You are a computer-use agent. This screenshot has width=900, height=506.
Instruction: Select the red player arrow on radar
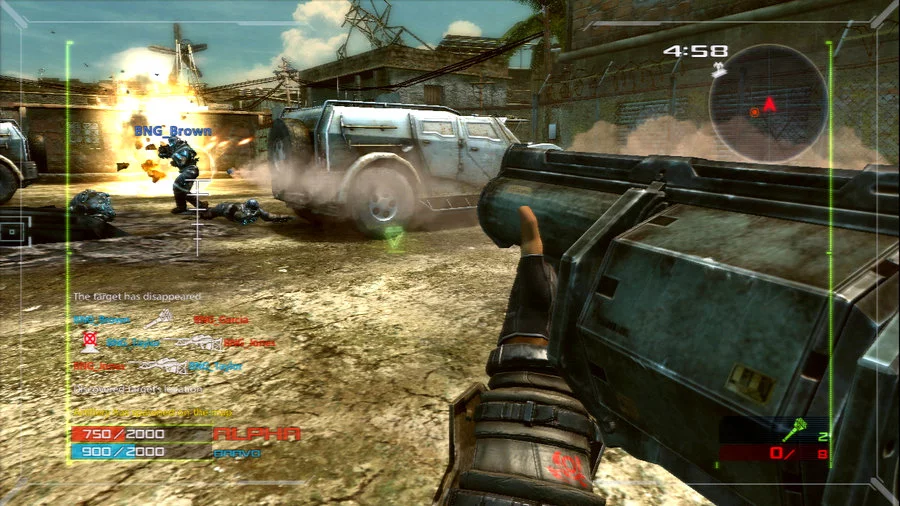click(769, 103)
